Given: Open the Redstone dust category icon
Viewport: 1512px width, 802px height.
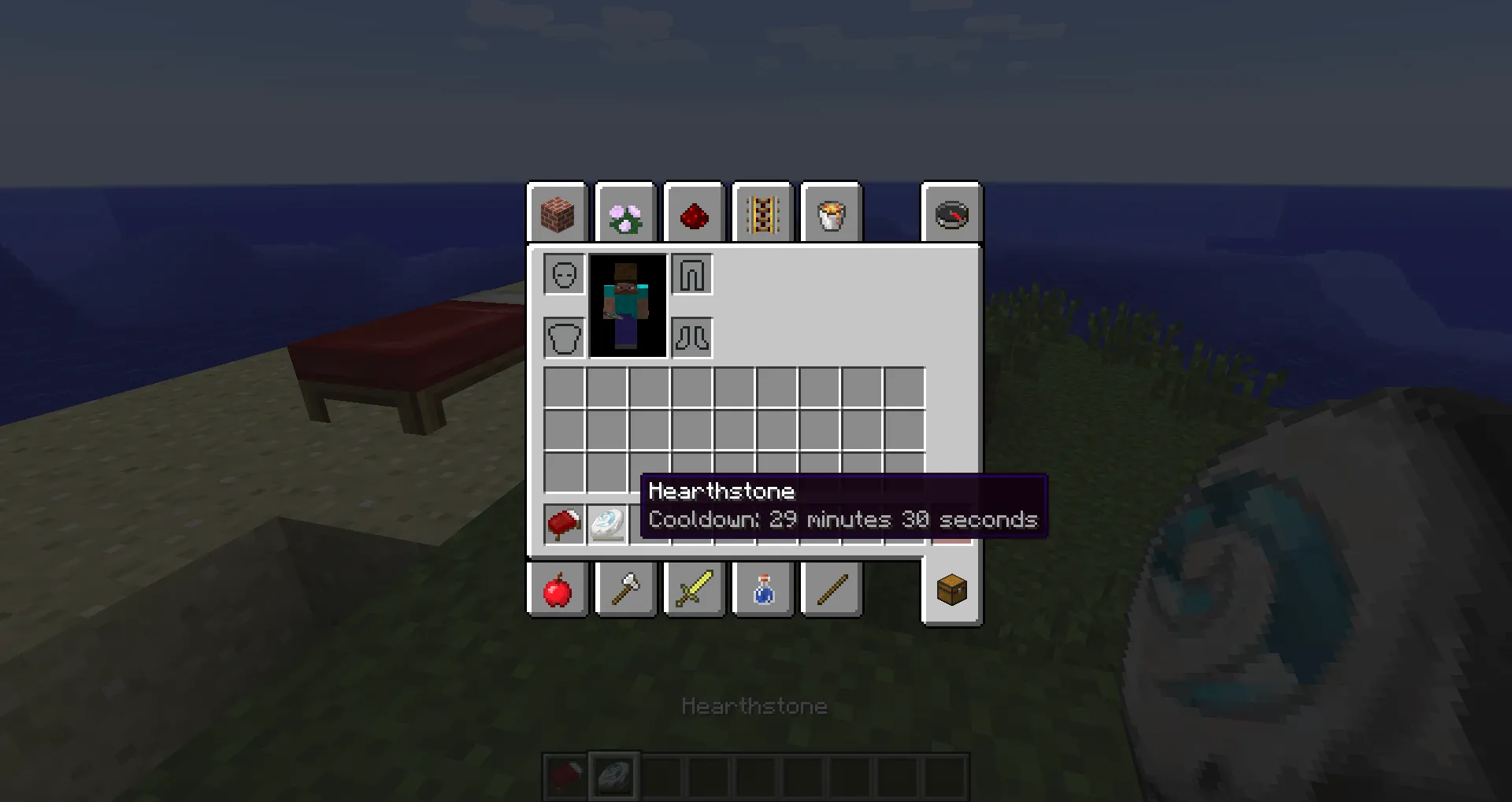Looking at the screenshot, I should tap(693, 213).
